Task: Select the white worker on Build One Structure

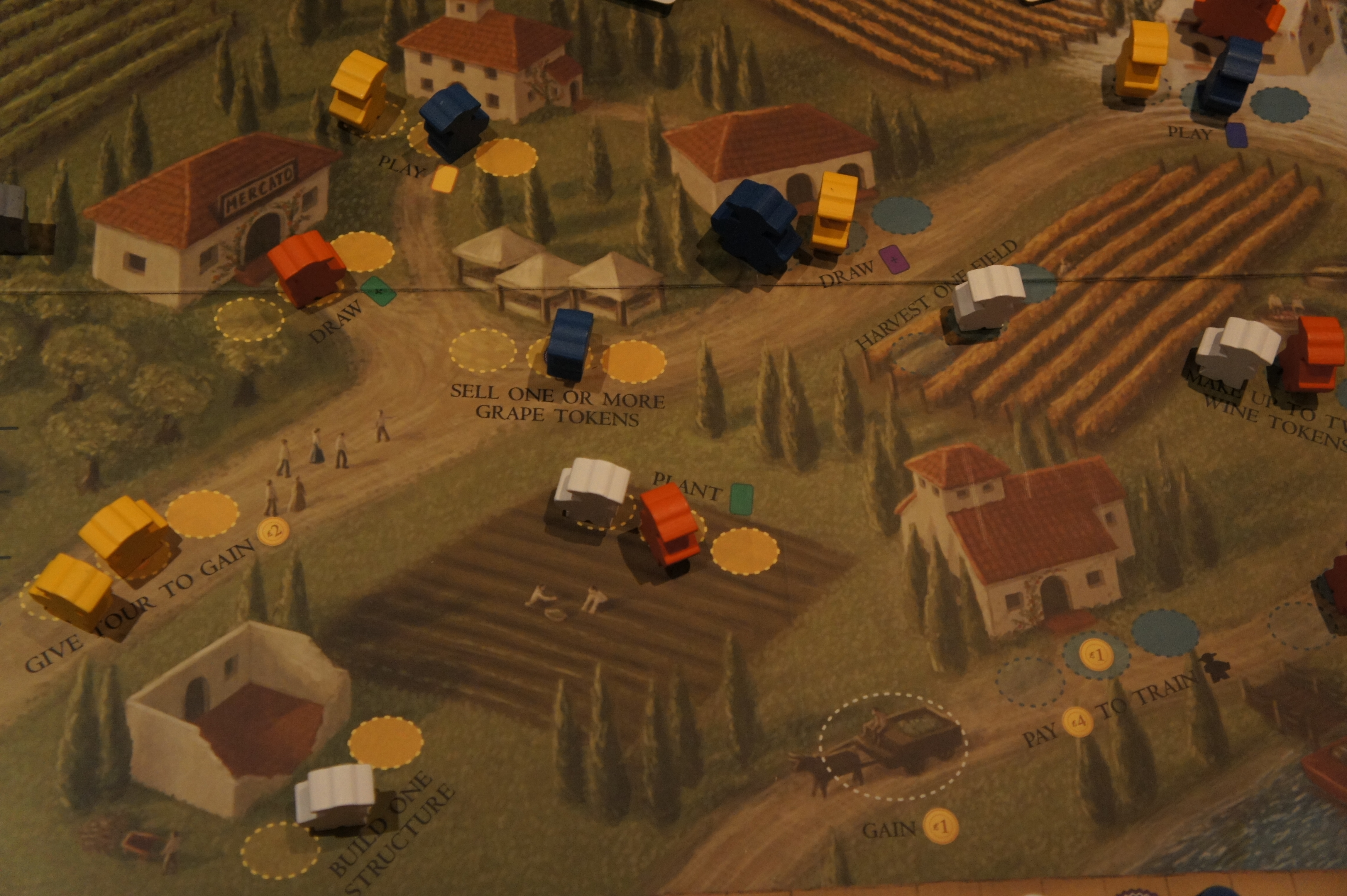Action: click(336, 795)
